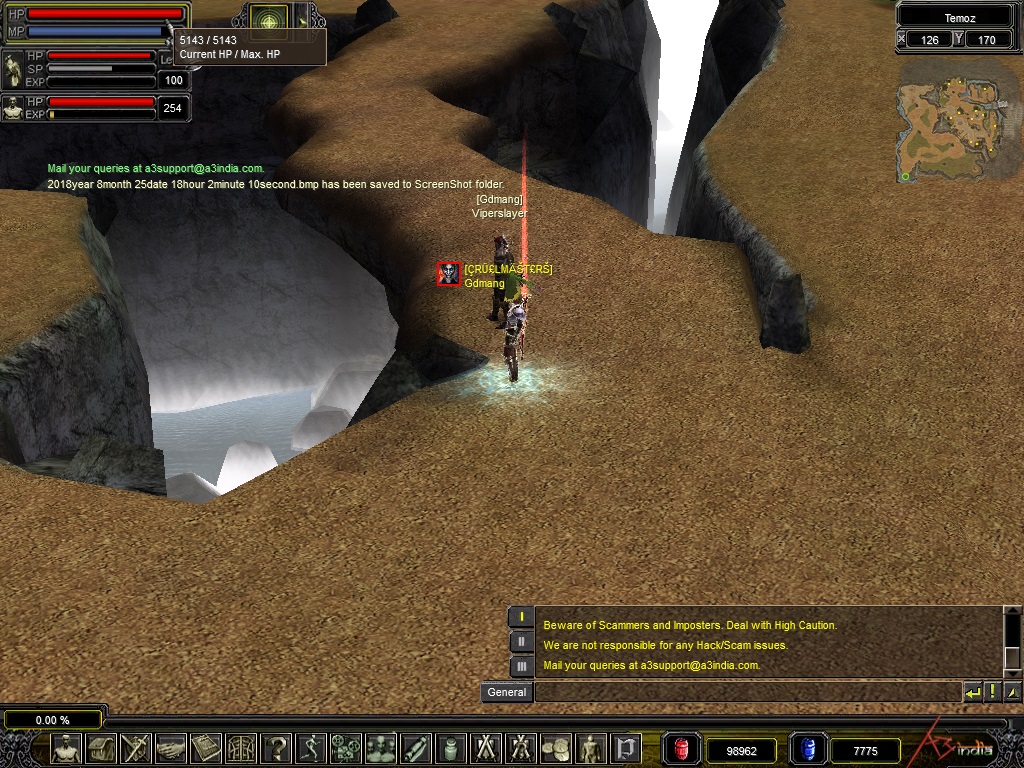
Task: Switch to chat tab II
Action: (x=521, y=641)
